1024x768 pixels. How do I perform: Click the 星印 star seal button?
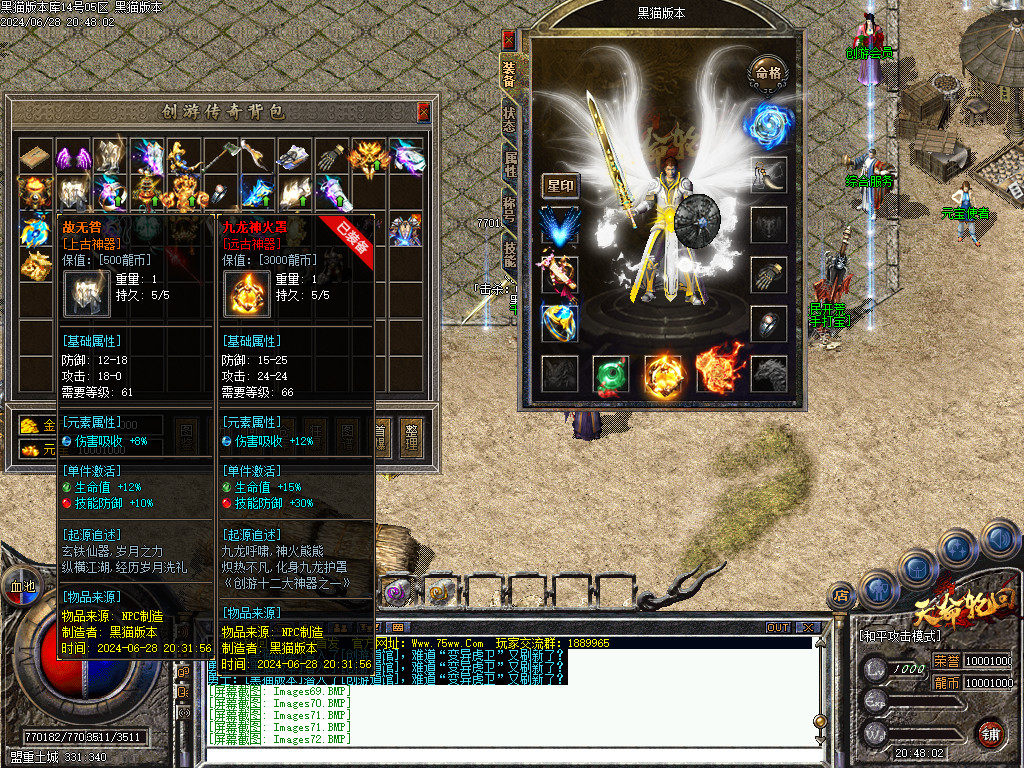[560, 186]
